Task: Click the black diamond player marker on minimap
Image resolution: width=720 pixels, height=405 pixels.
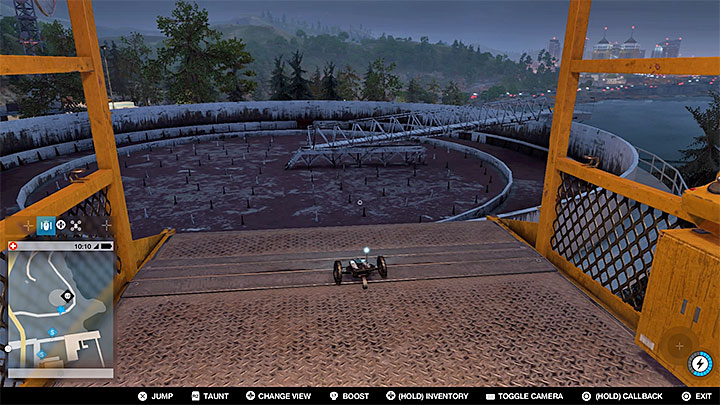Action: point(67,295)
